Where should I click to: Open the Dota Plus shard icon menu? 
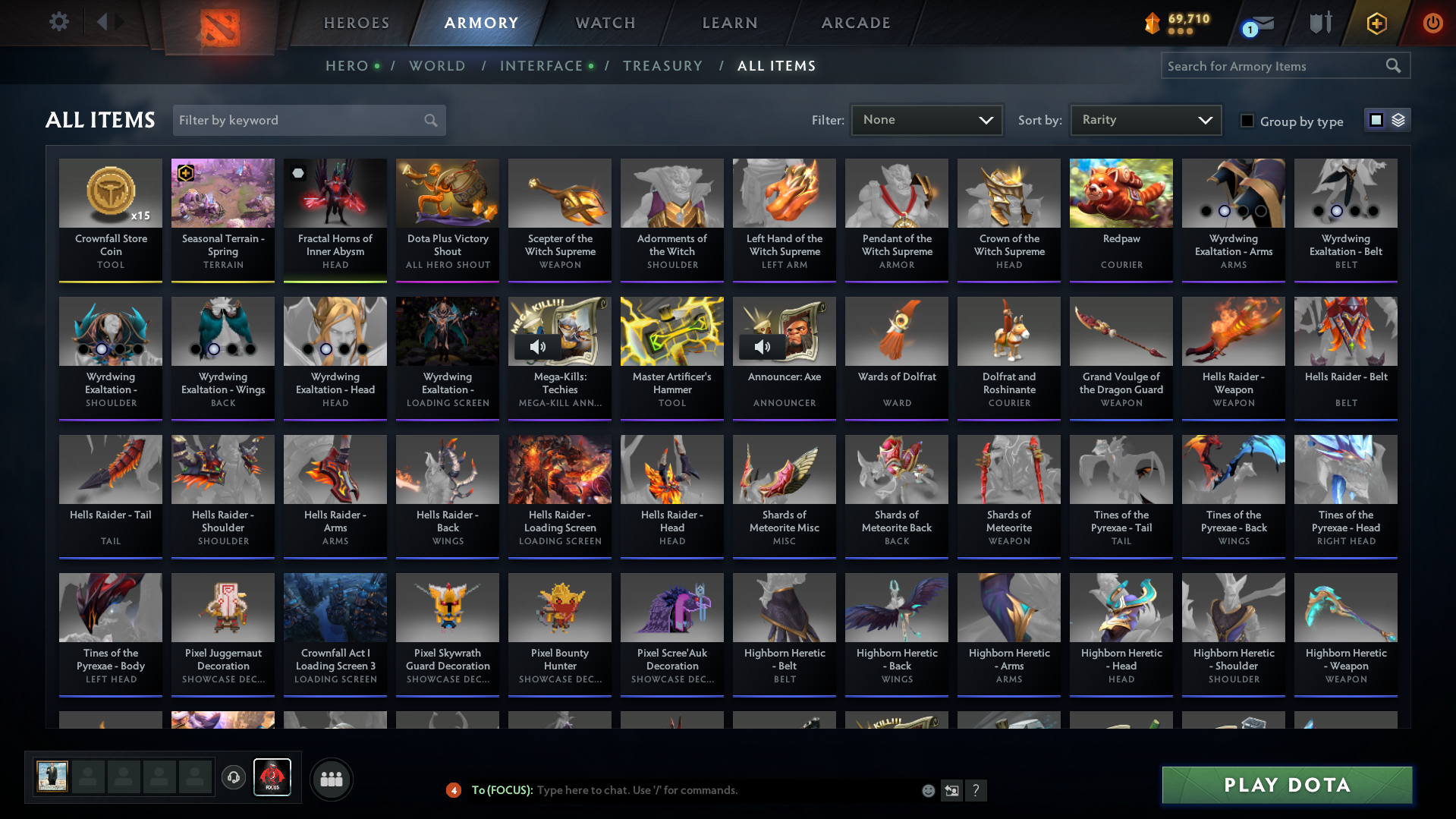[x=1150, y=23]
